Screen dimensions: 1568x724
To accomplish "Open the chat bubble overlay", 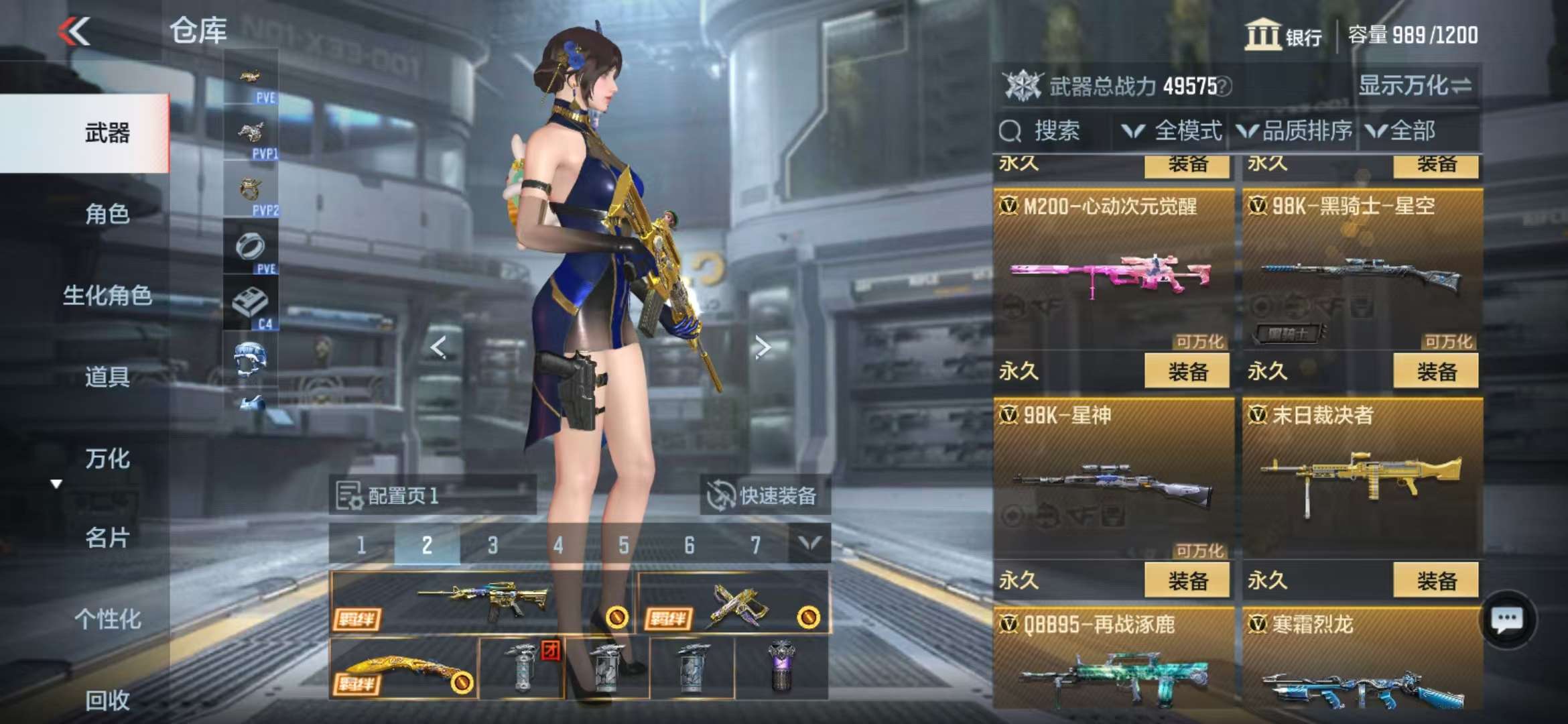I will (x=1508, y=619).
